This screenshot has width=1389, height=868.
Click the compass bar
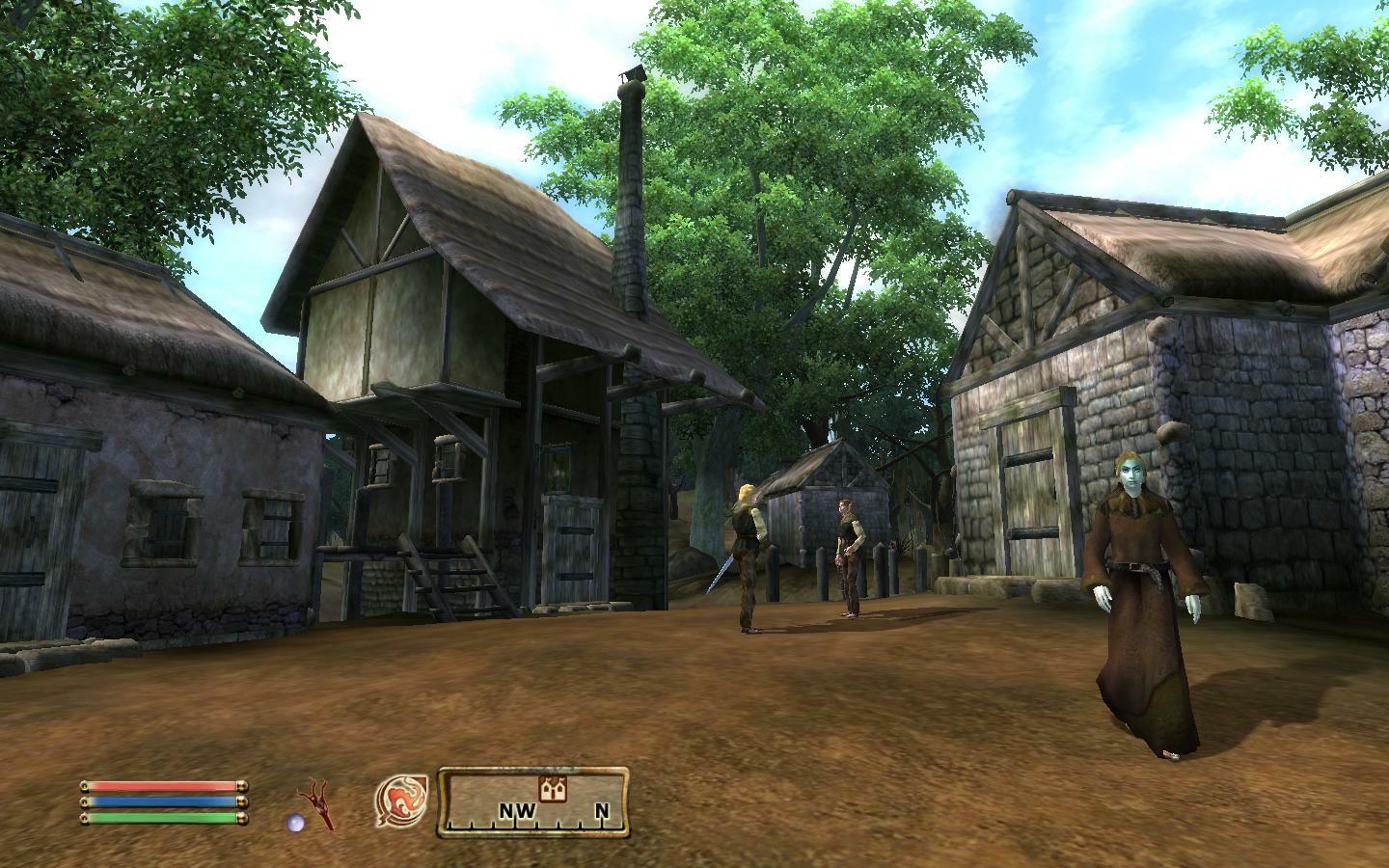pos(534,801)
